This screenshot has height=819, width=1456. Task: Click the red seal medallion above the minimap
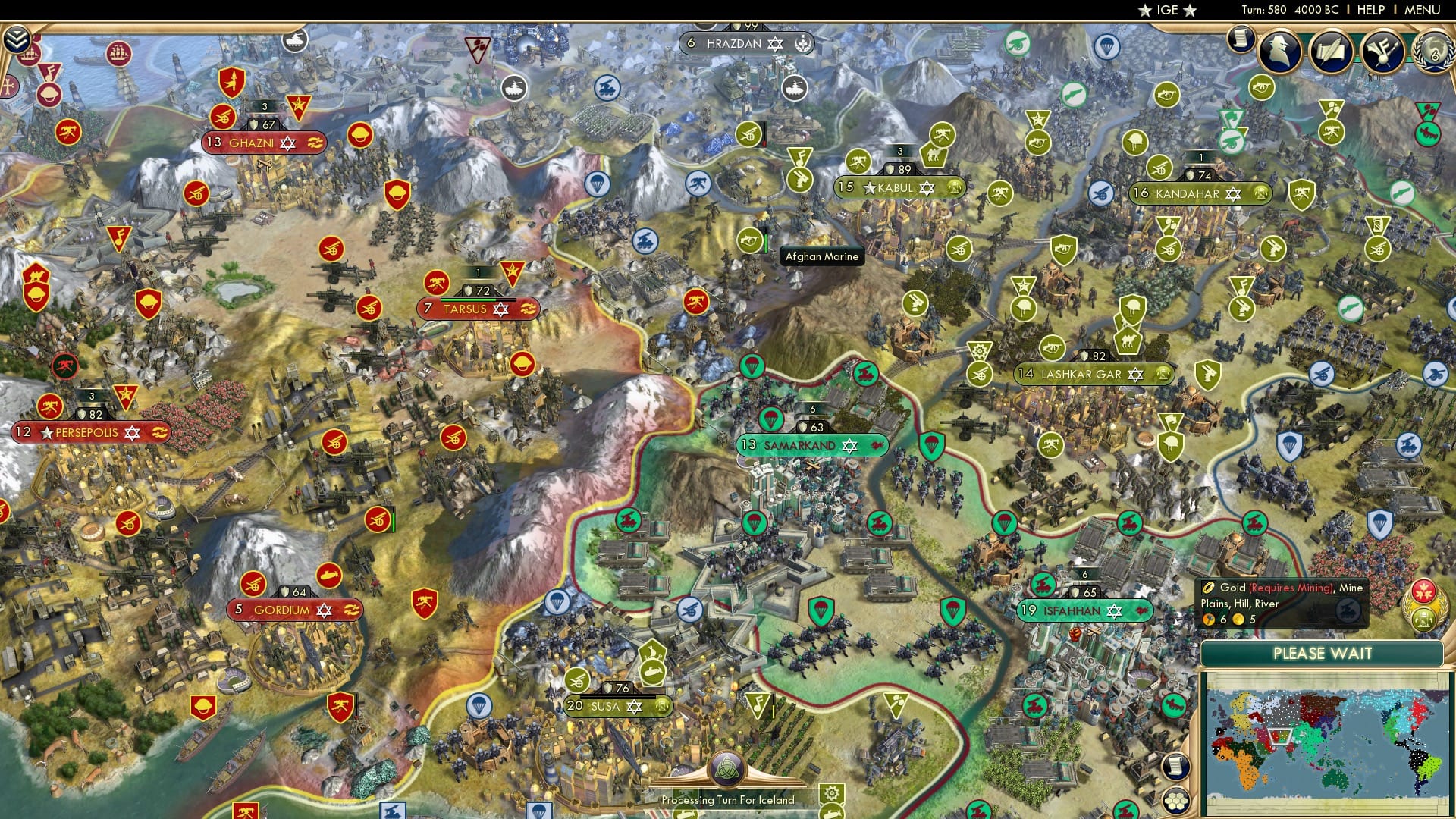(1425, 592)
